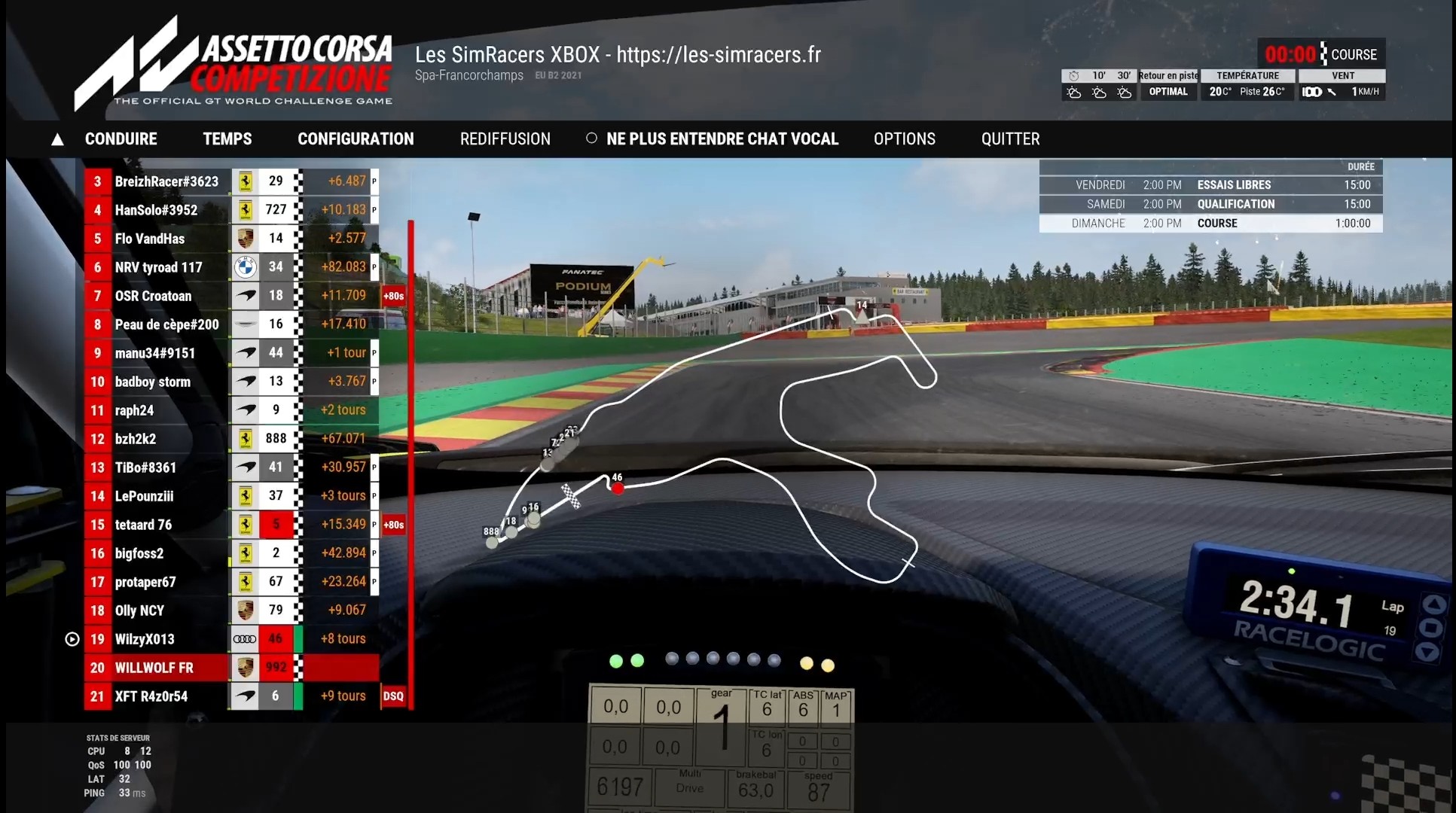Open the REDIFFUSION replay menu

pyautogui.click(x=505, y=139)
